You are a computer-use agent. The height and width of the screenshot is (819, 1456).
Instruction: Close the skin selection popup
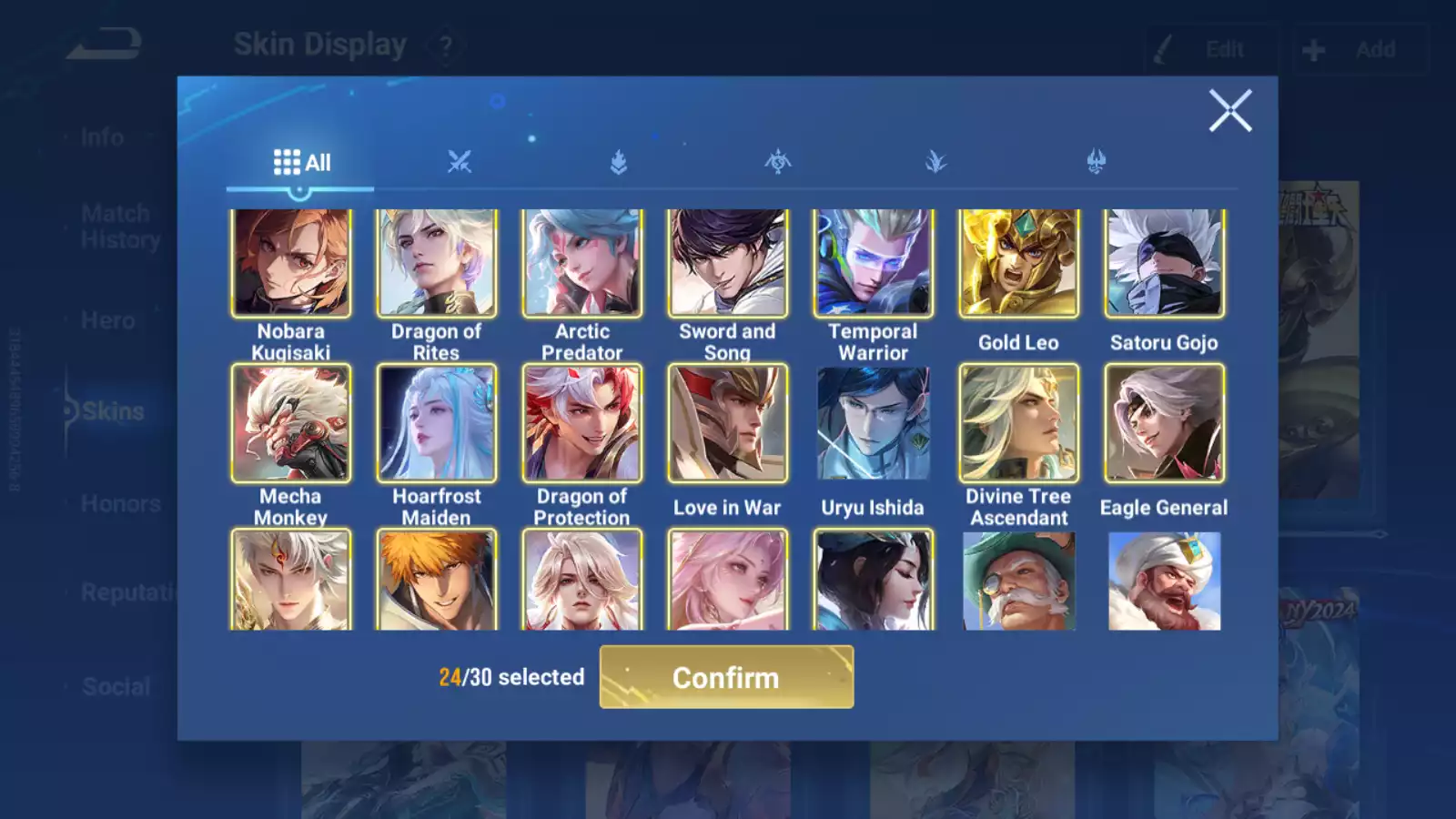tap(1229, 111)
